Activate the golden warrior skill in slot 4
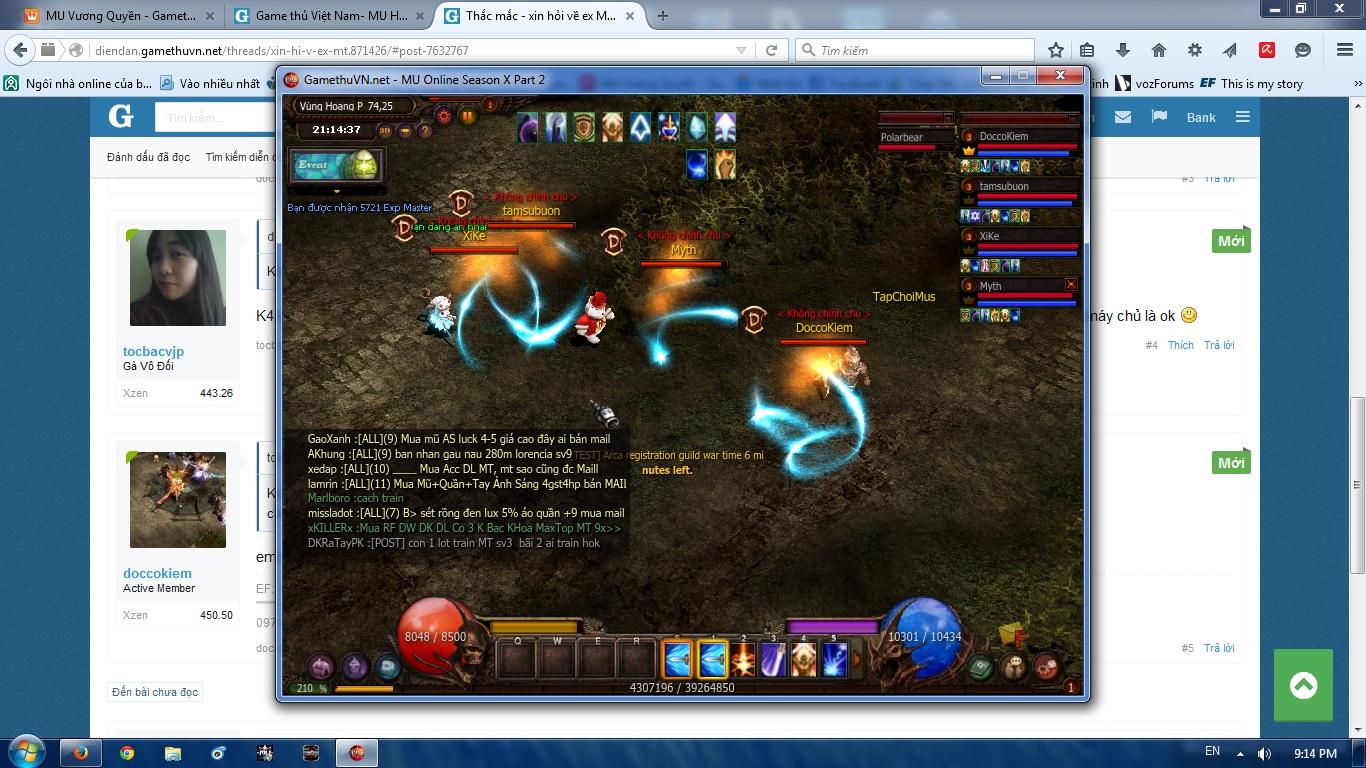Viewport: 1366px width, 768px height. [804, 660]
